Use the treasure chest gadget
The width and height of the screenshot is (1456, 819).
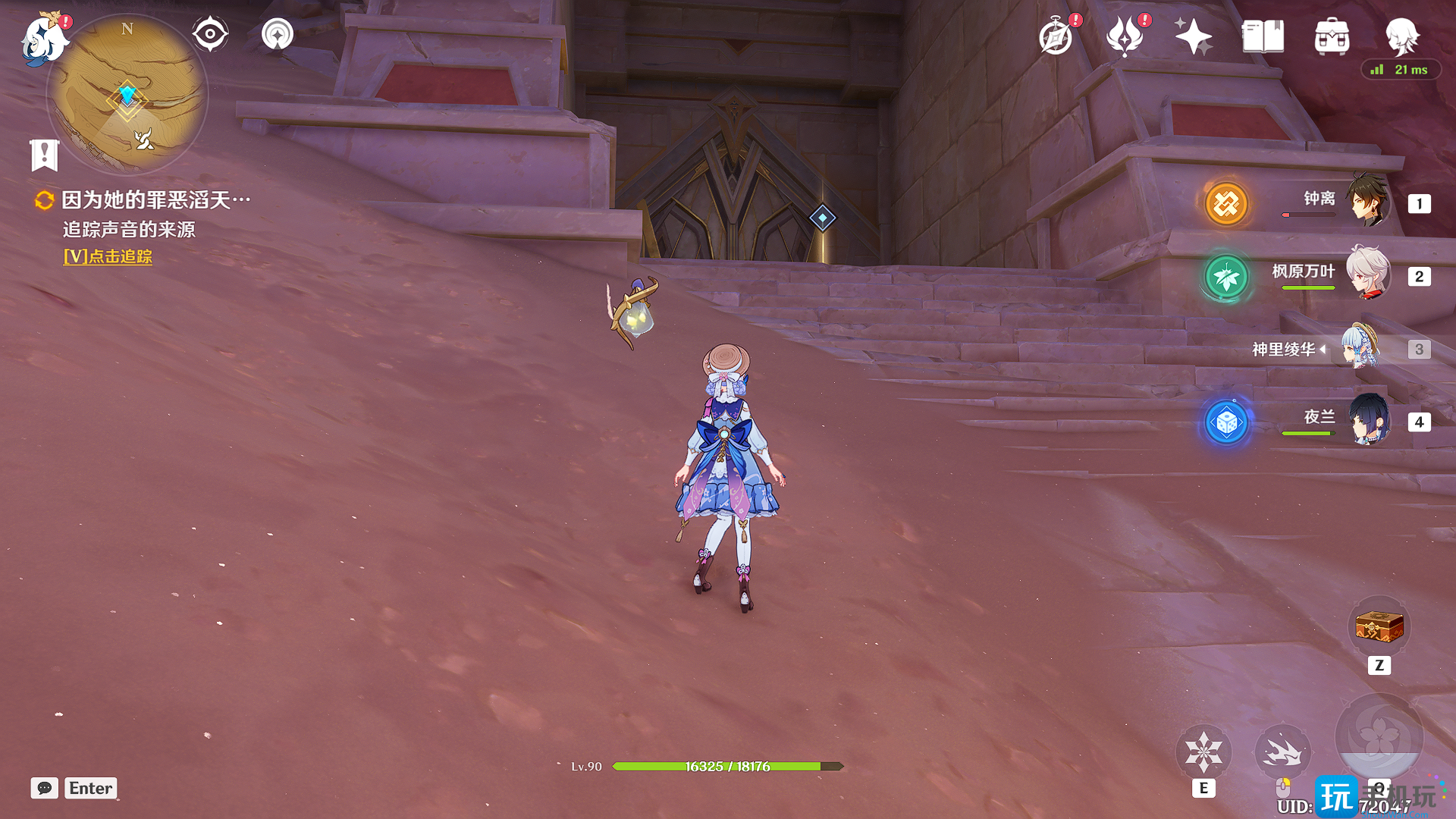(x=1379, y=628)
